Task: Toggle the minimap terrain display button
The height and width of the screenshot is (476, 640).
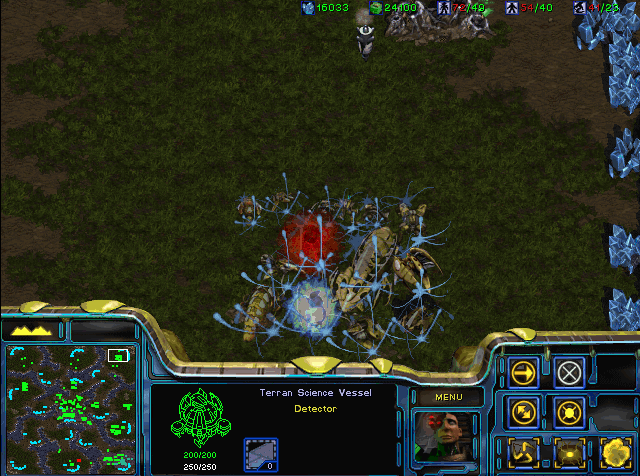Action: tap(33, 329)
